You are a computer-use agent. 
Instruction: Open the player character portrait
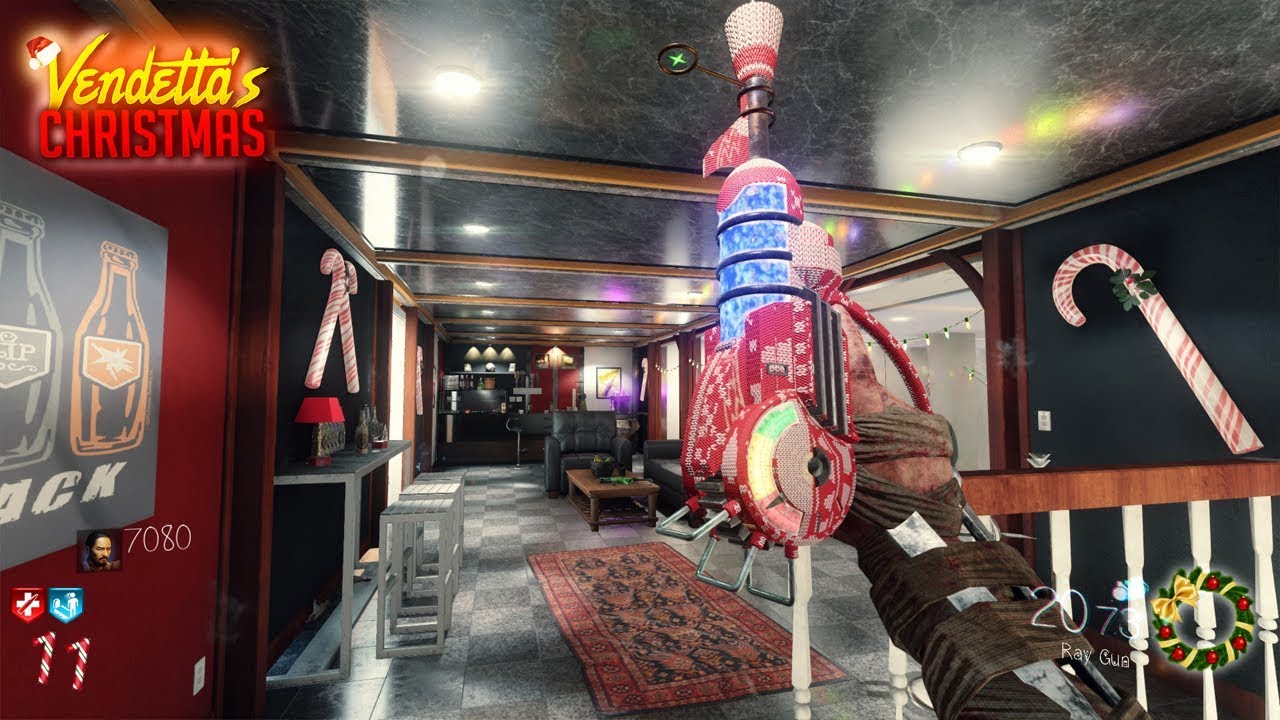click(99, 551)
